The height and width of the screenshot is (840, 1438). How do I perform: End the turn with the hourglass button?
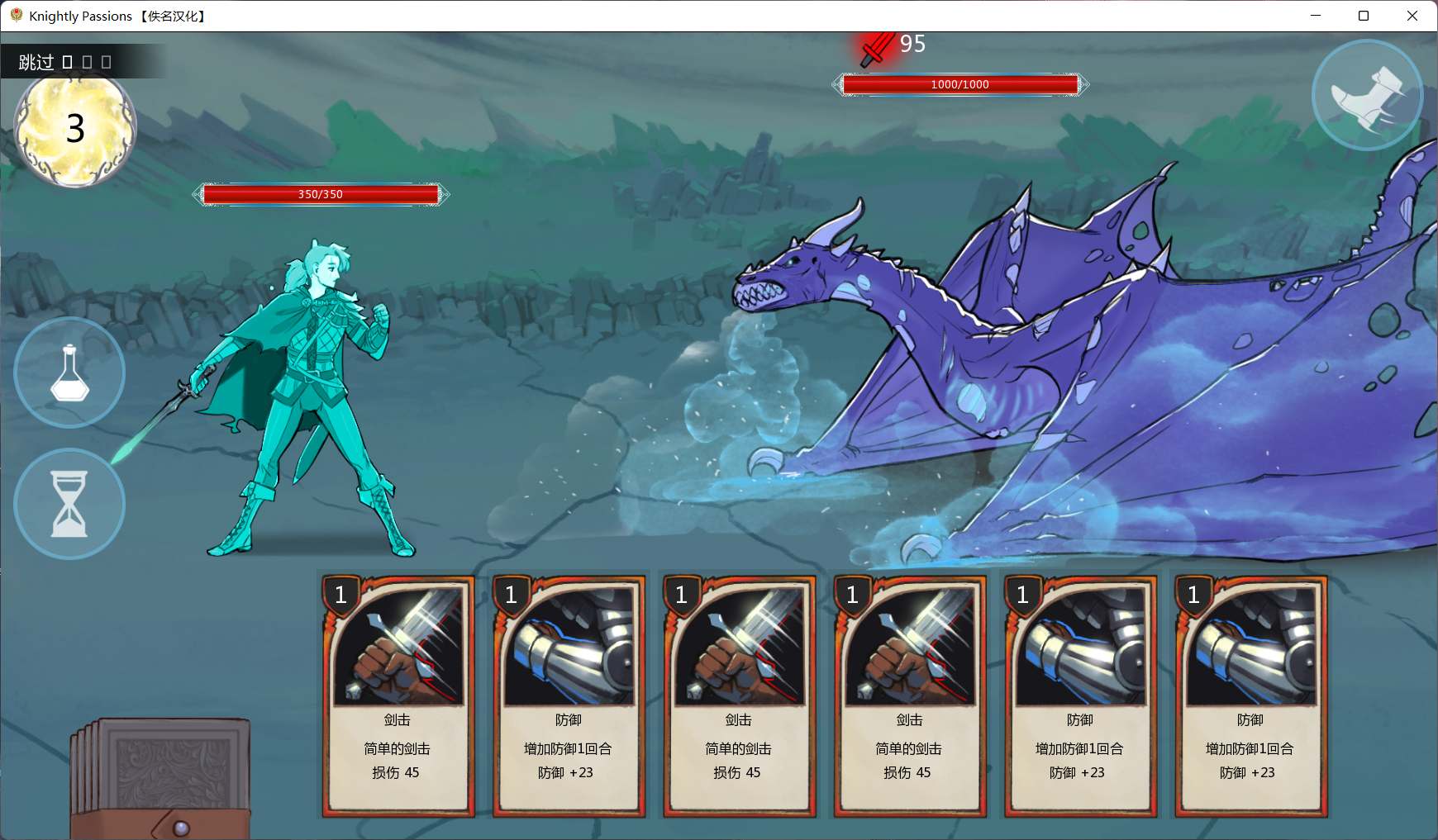tap(69, 504)
